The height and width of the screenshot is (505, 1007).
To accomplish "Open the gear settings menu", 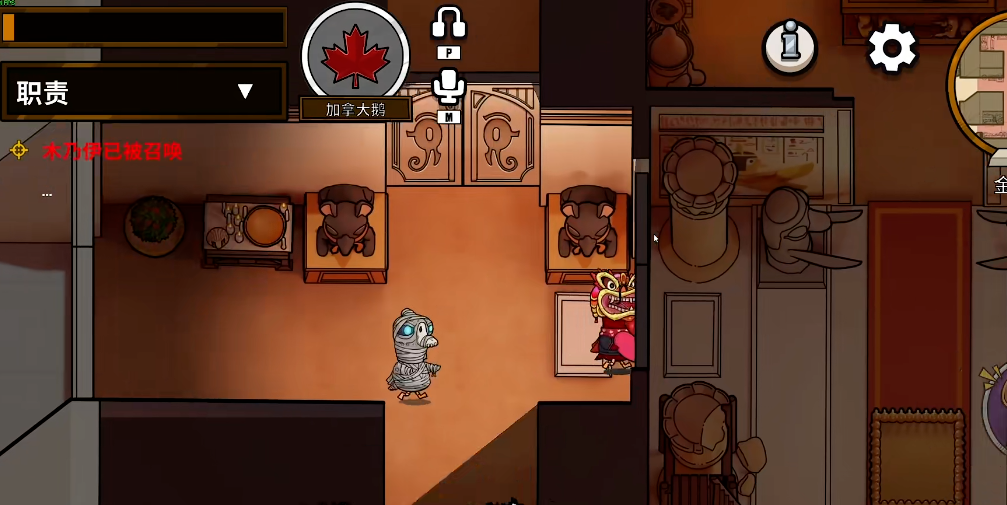I will pyautogui.click(x=891, y=47).
